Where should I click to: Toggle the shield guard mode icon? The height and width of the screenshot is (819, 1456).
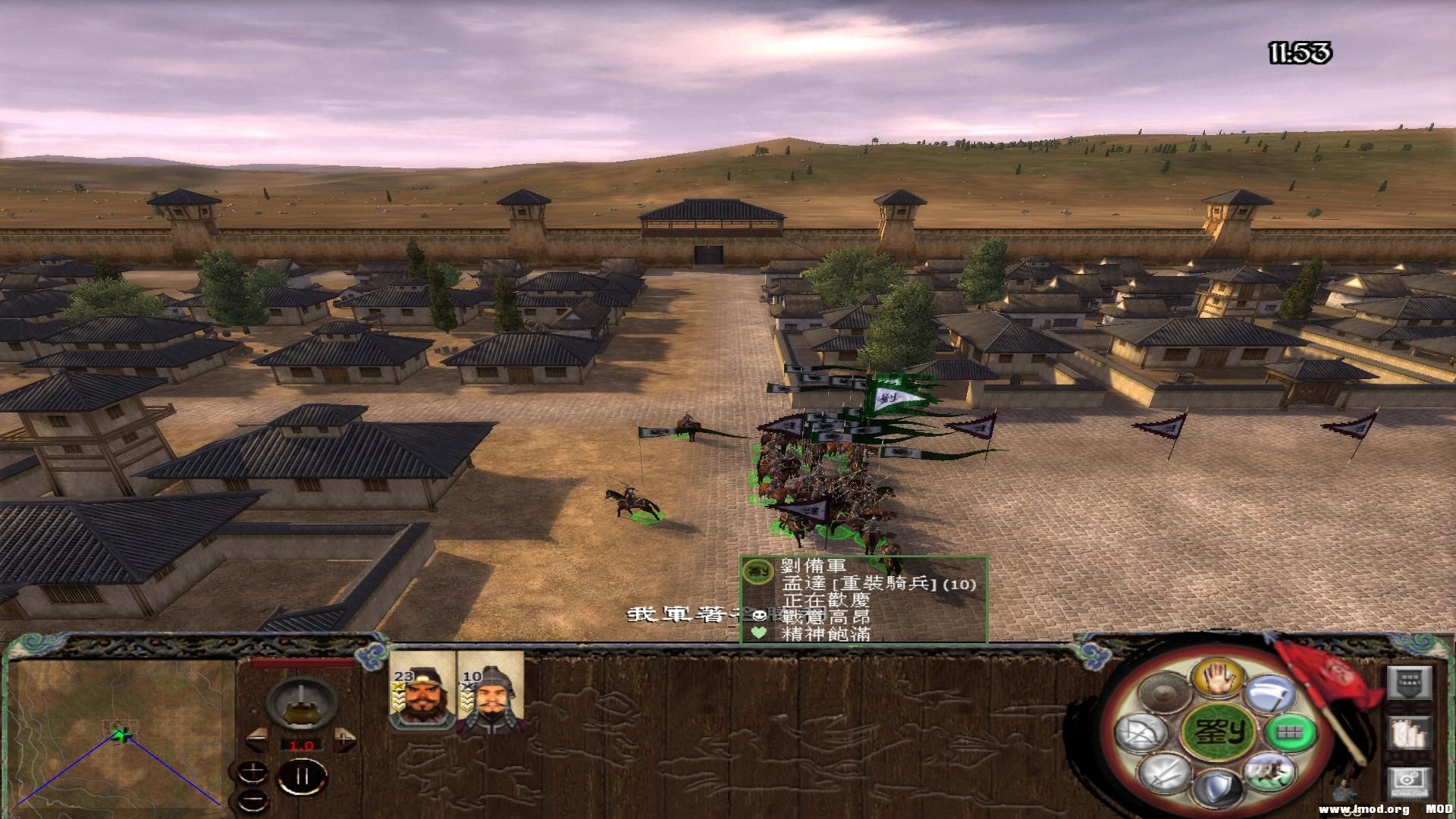point(1217,789)
